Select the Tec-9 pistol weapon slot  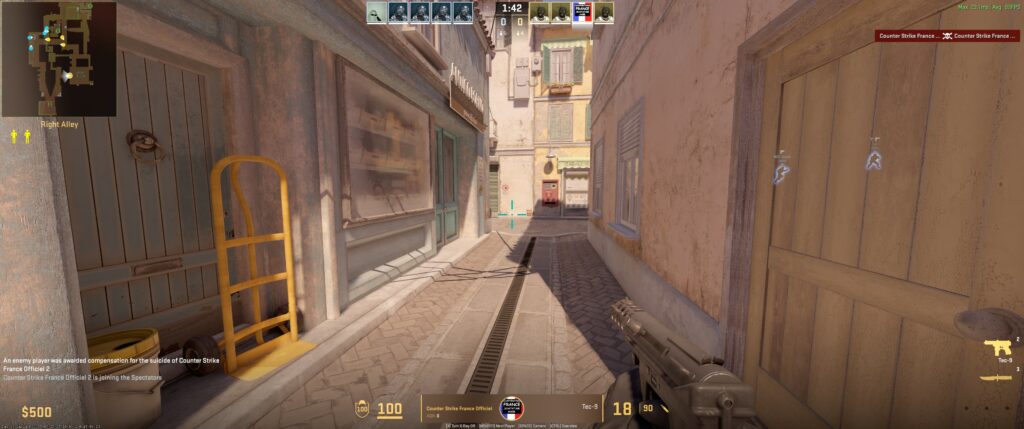tap(997, 347)
